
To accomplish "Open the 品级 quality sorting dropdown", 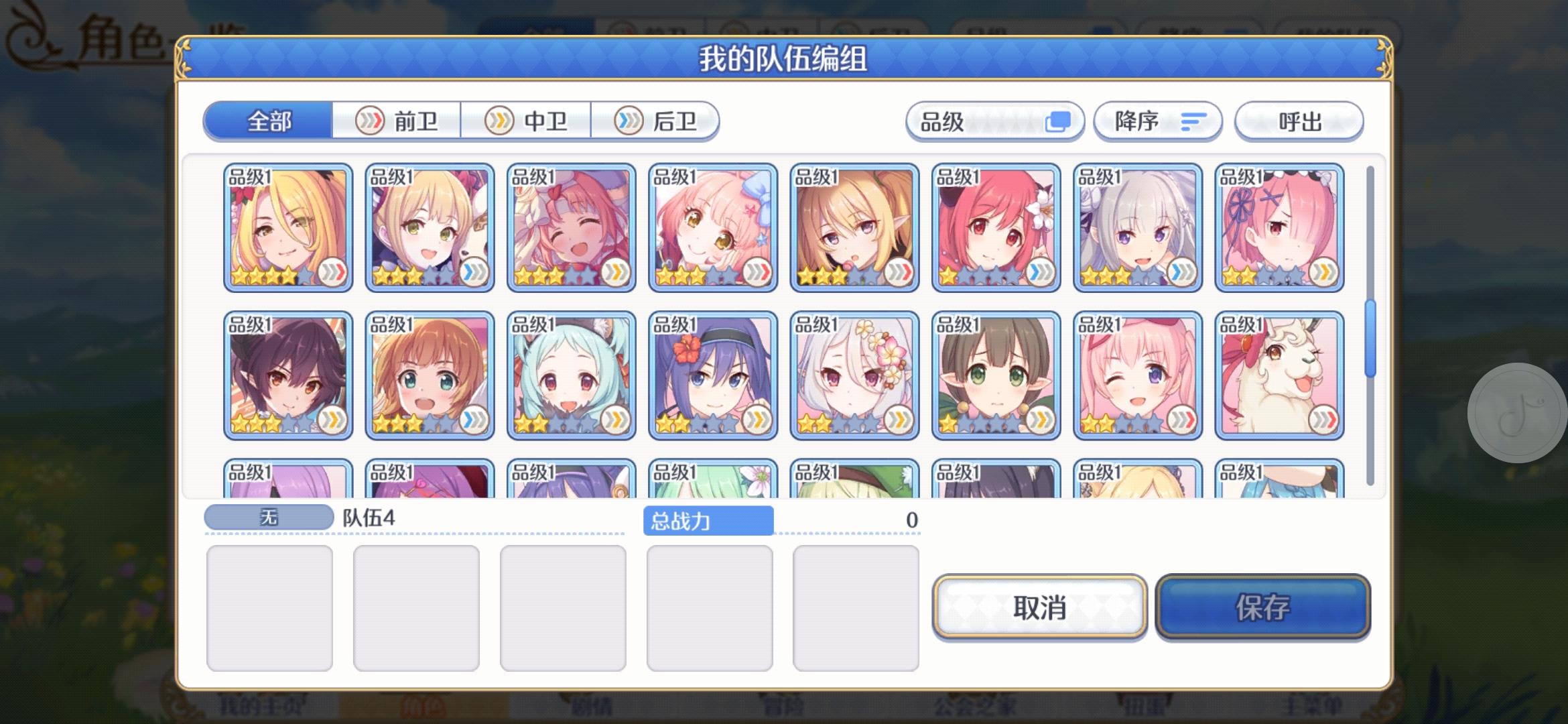I will (x=995, y=121).
